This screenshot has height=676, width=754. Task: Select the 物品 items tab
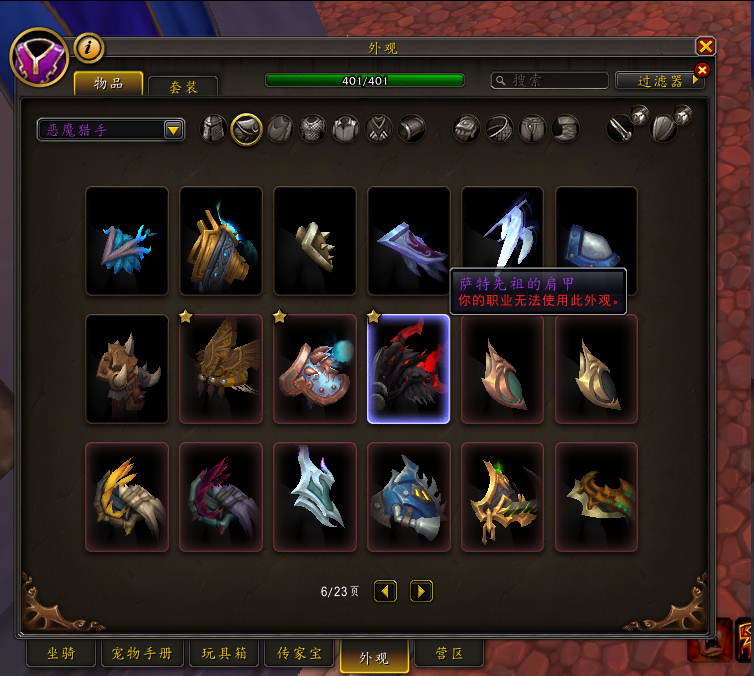pyautogui.click(x=108, y=83)
